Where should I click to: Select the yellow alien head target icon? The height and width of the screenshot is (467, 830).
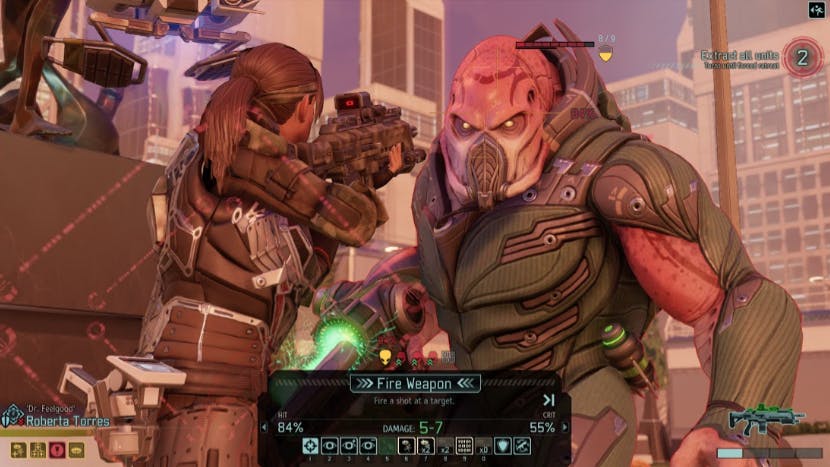pyautogui.click(x=384, y=356)
